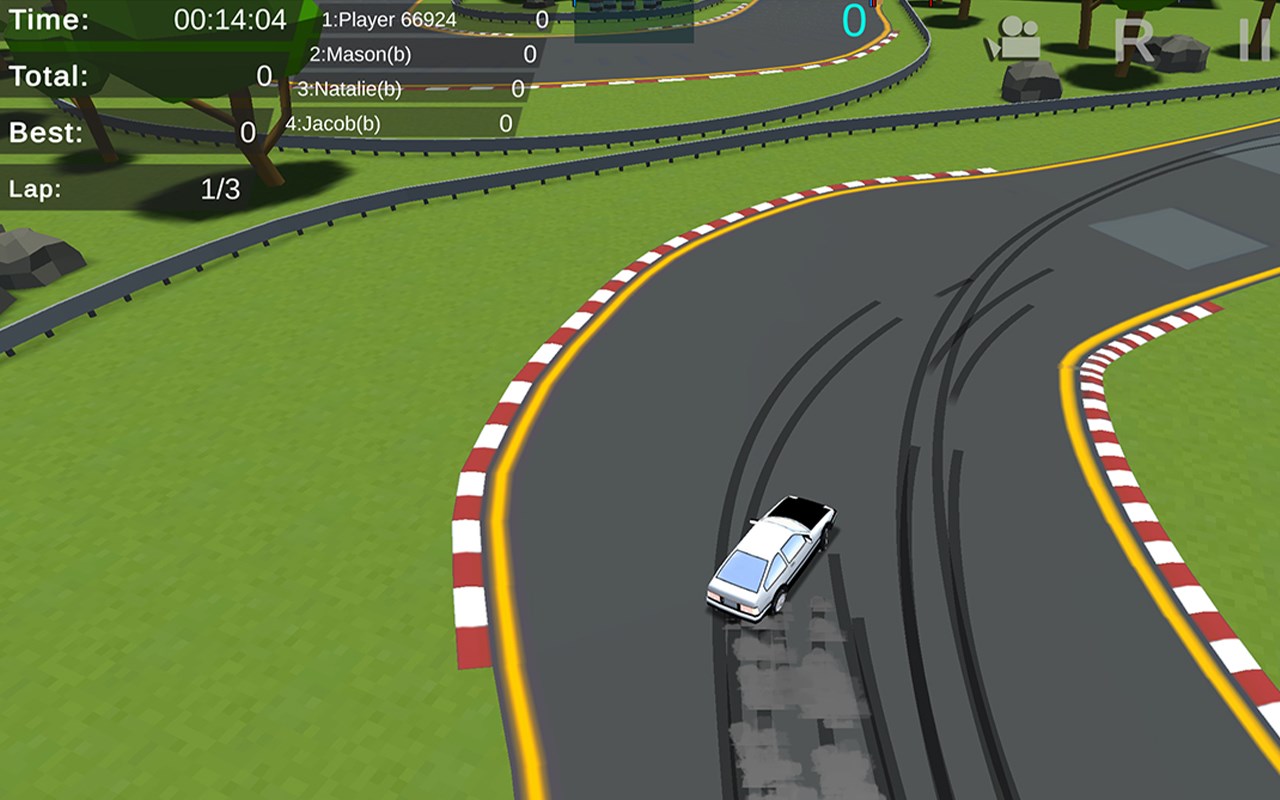Choose the Natalie(b) leaderboard entry
1280x800 pixels.
coord(411,89)
